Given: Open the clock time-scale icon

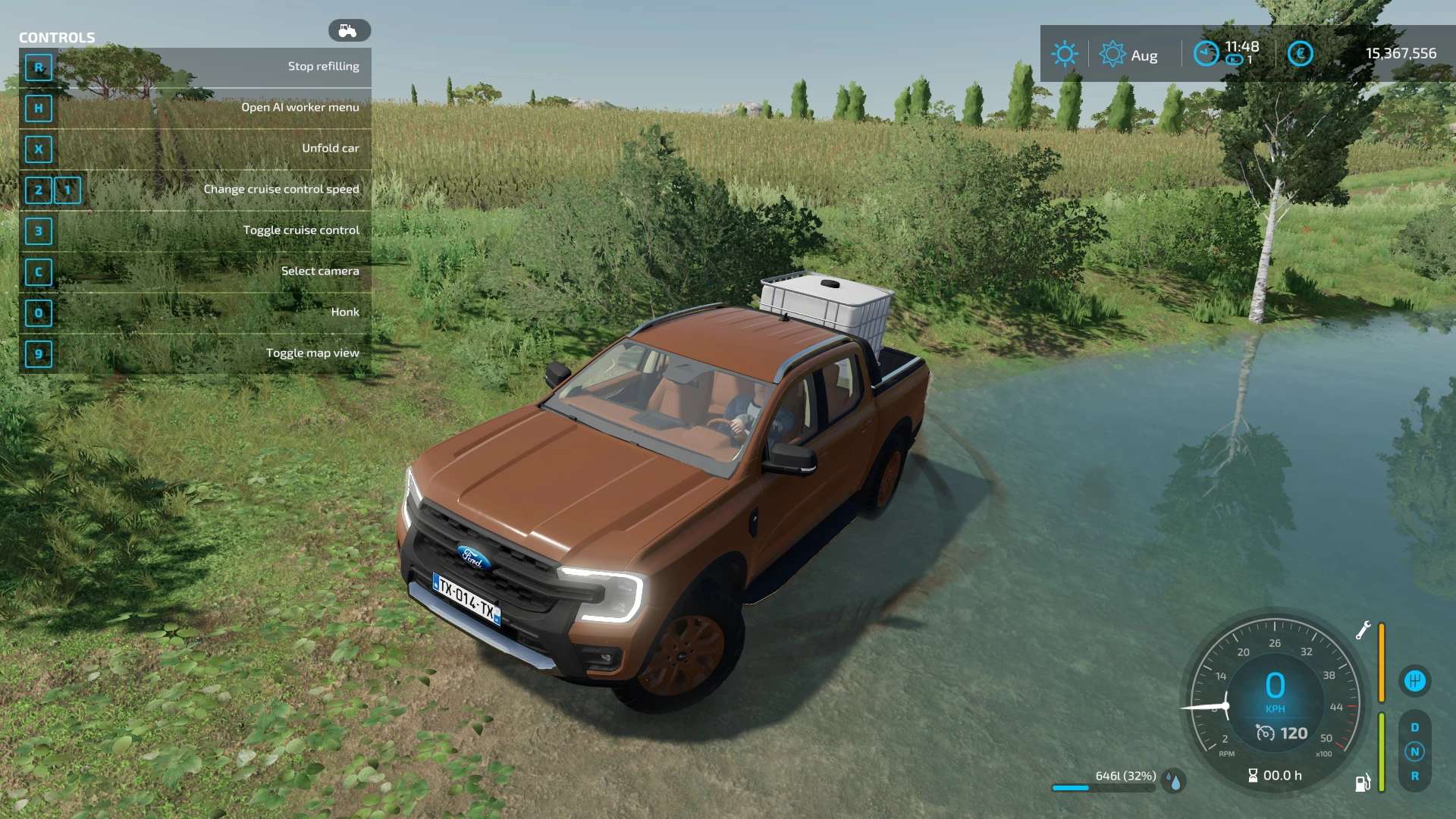Looking at the screenshot, I should point(1206,53).
